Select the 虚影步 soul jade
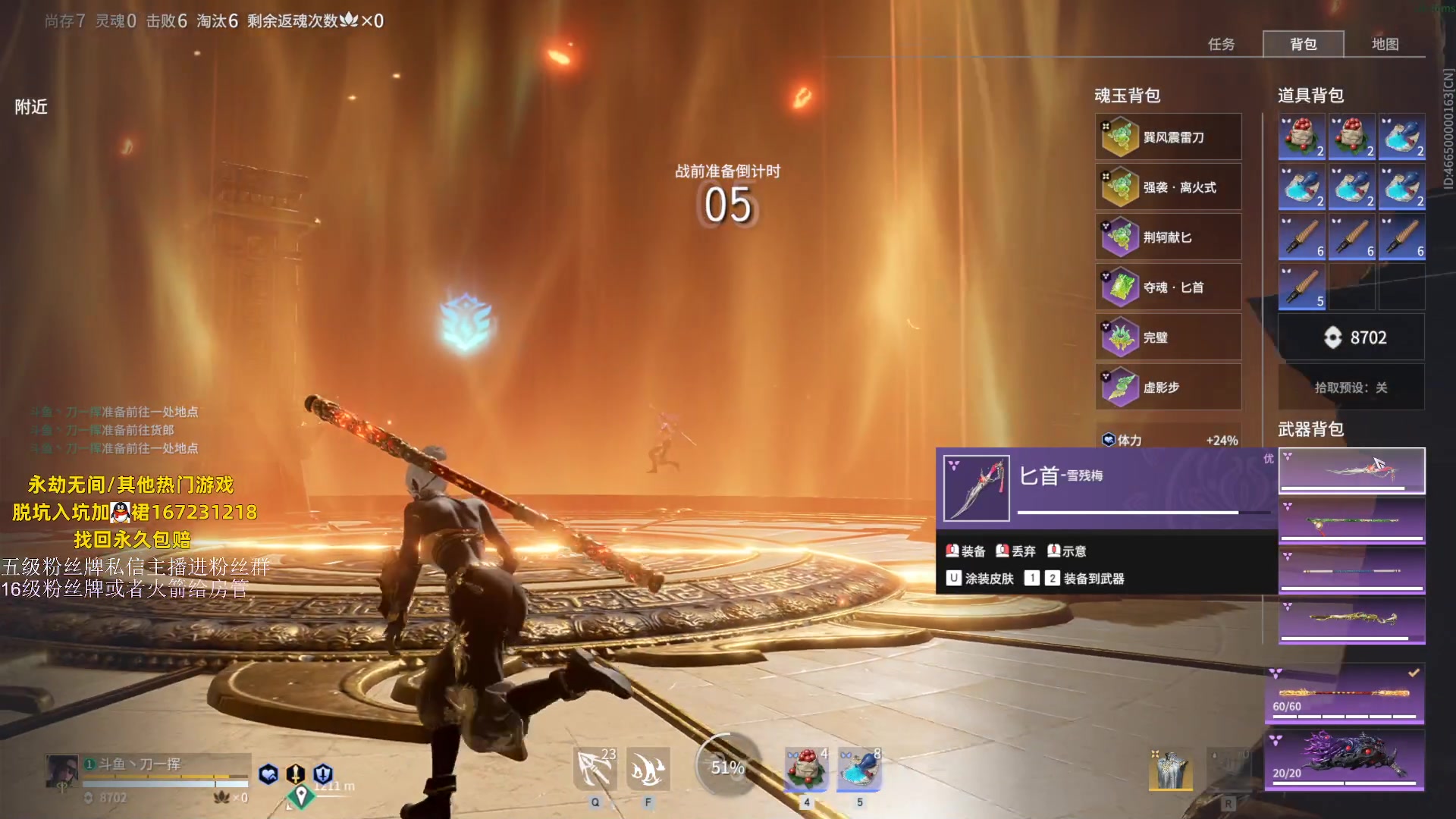The width and height of the screenshot is (1456, 819). [1168, 388]
